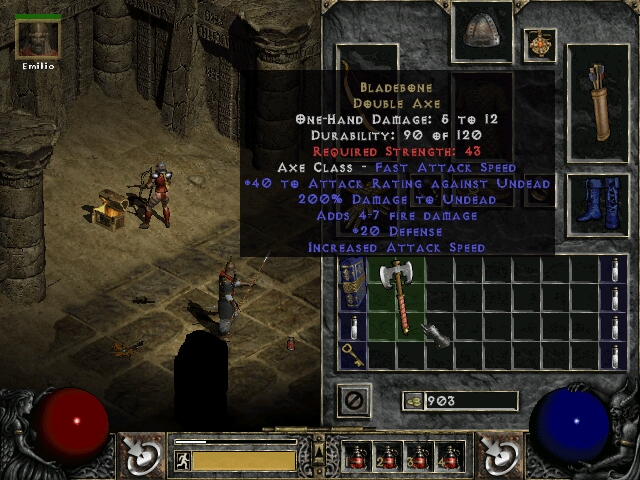Select the equipped amulet slot
The height and width of the screenshot is (480, 640).
540,45
